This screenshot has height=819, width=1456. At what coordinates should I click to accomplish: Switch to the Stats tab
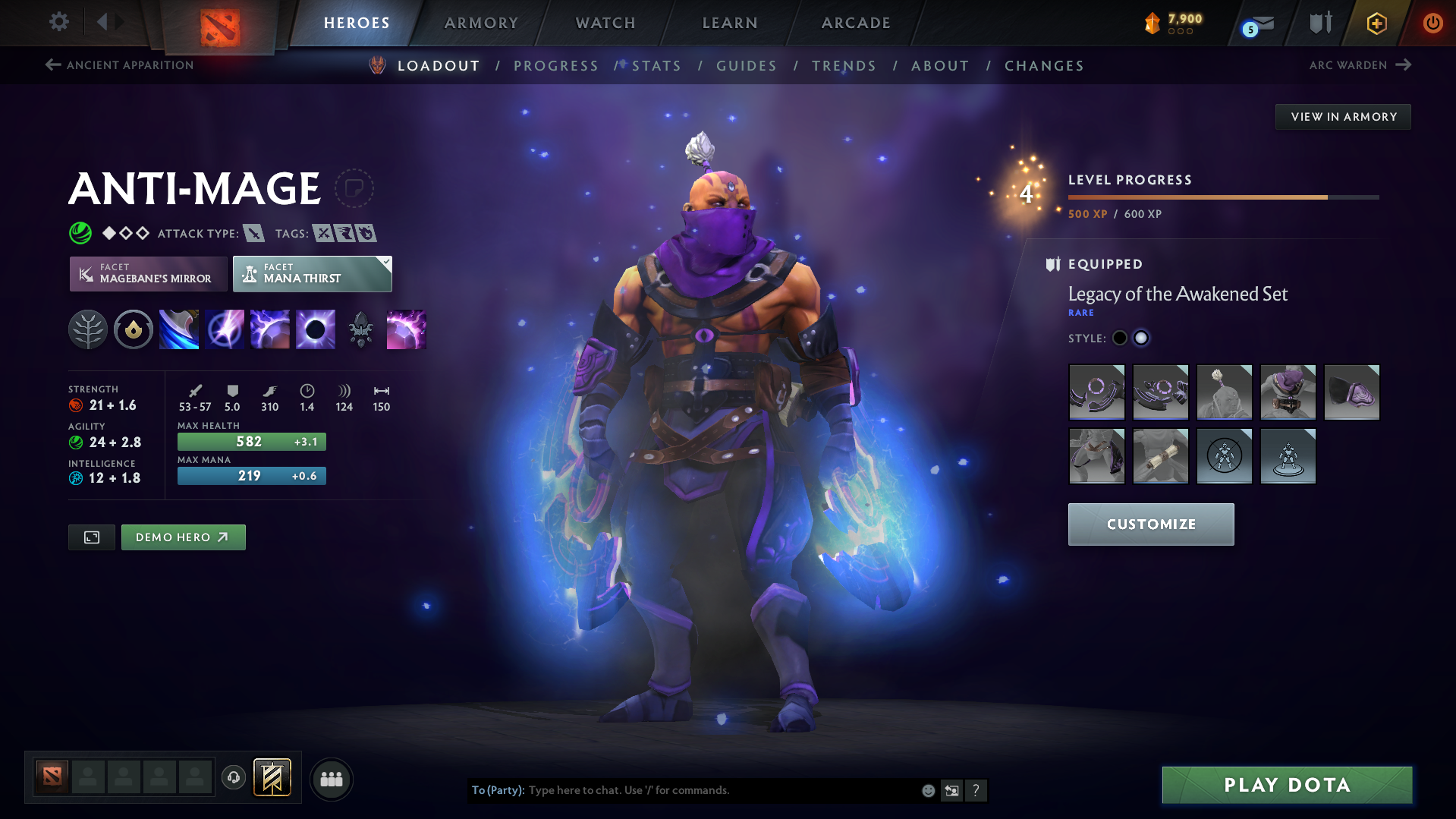[656, 65]
